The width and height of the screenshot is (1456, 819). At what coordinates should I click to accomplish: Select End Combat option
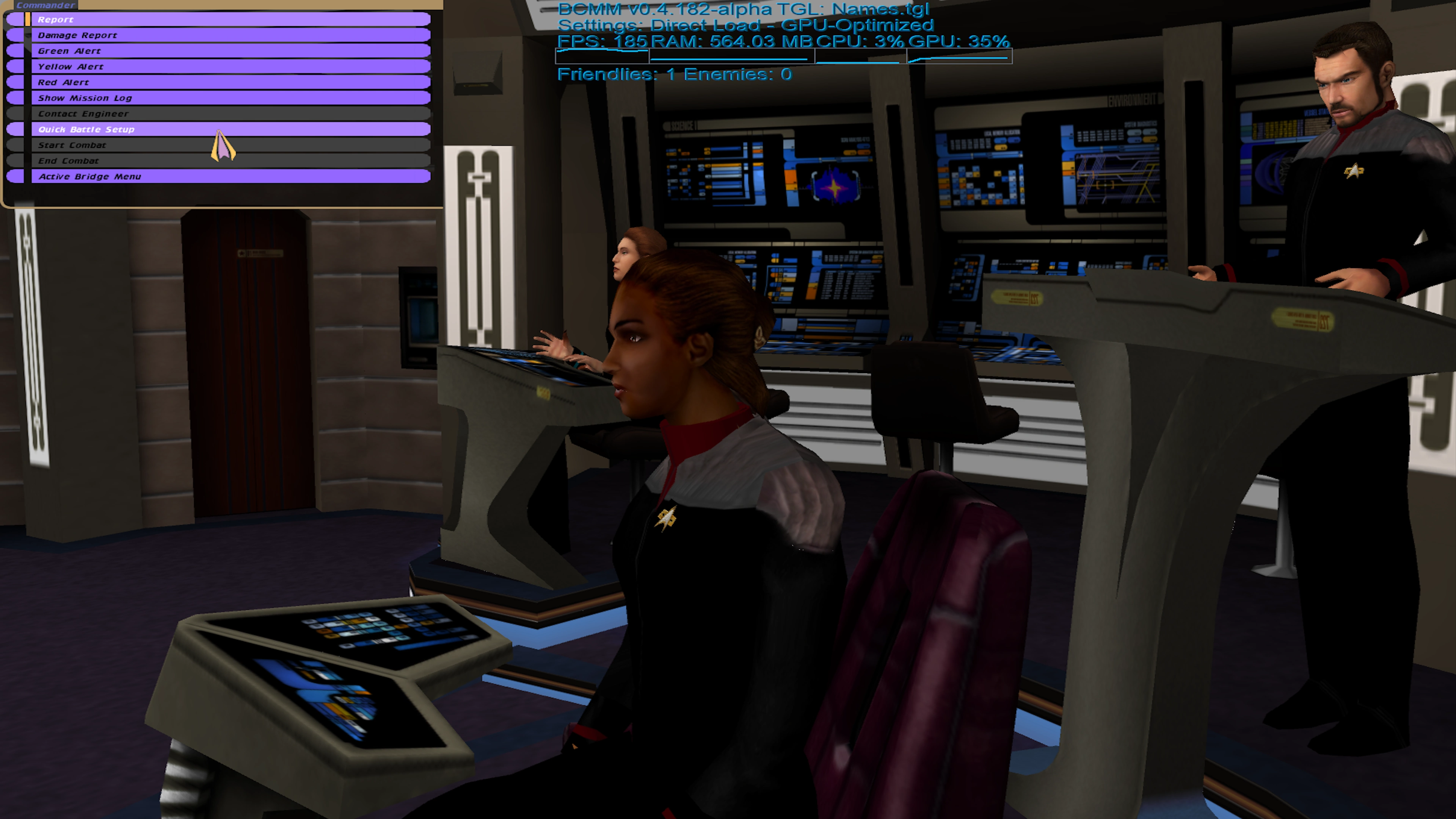(x=226, y=161)
